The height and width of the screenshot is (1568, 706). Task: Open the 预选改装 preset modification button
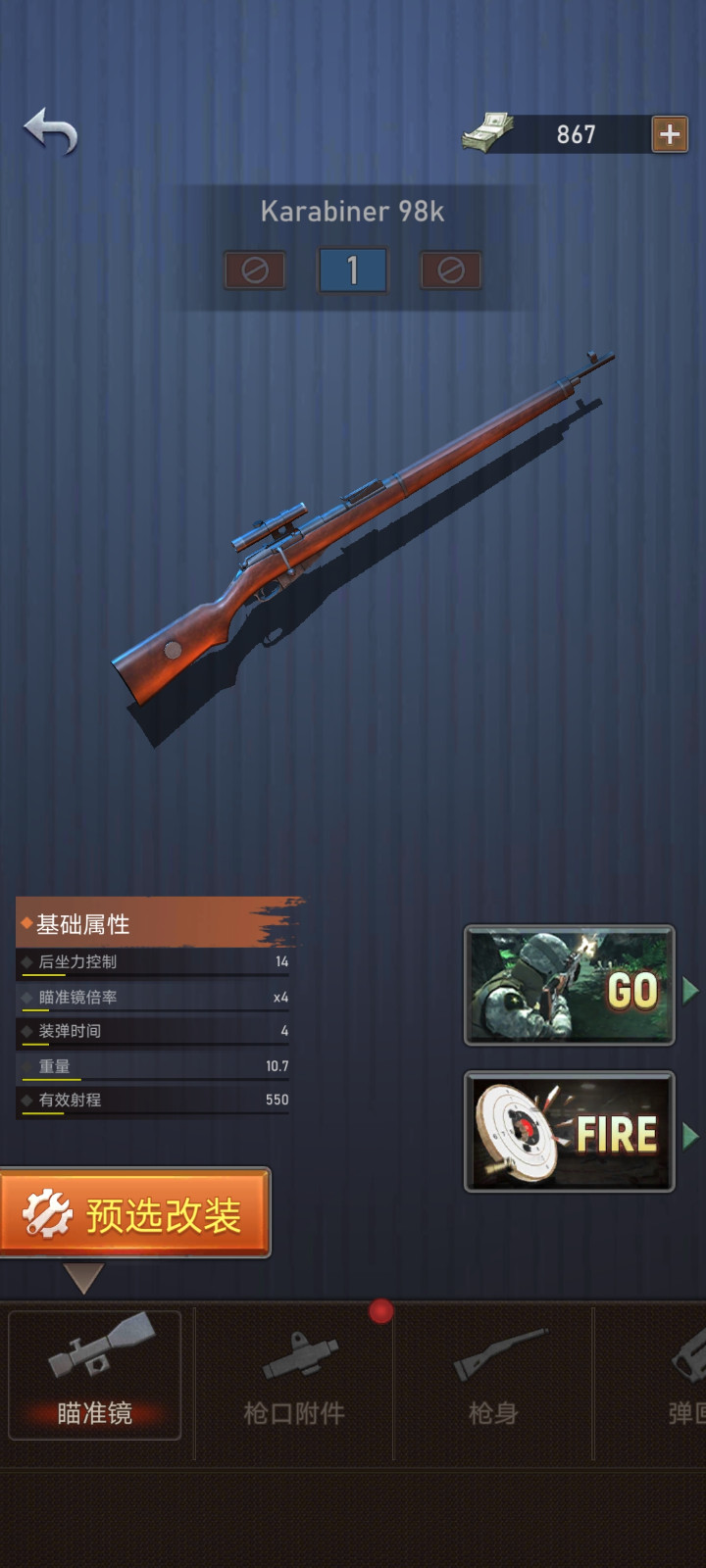(x=134, y=1214)
